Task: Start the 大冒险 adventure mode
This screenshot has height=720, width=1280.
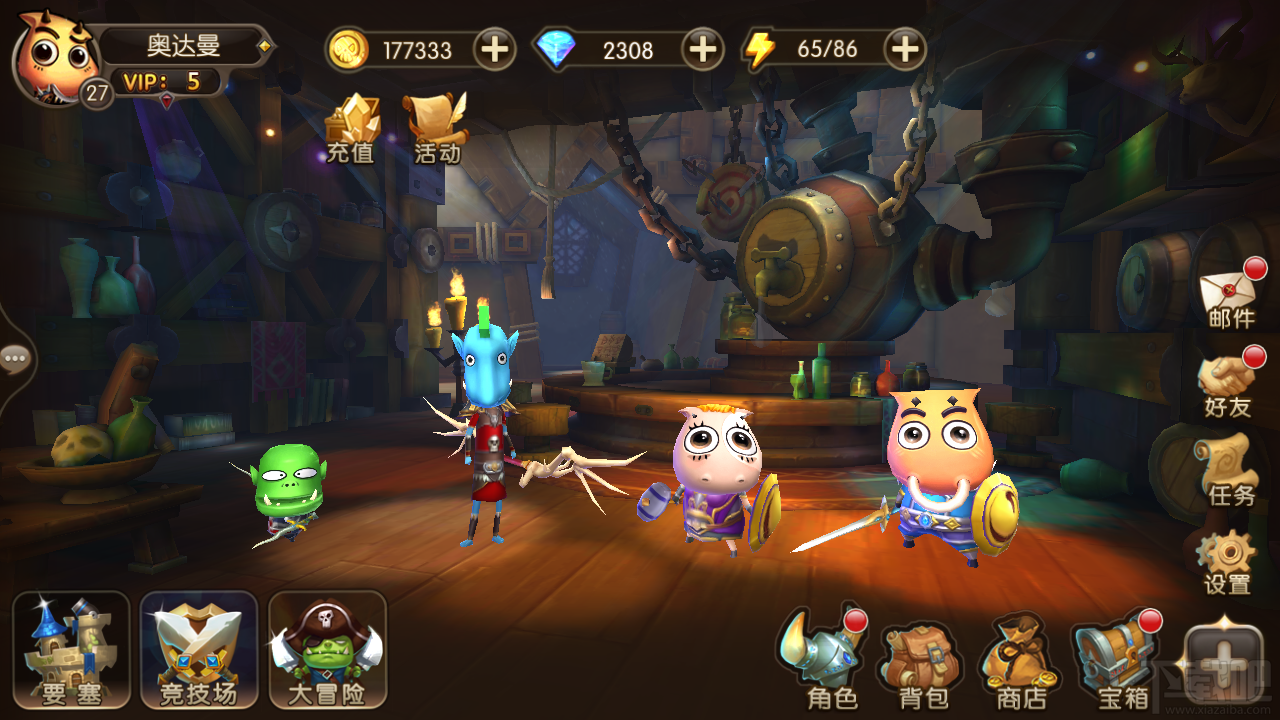Action: tap(327, 650)
